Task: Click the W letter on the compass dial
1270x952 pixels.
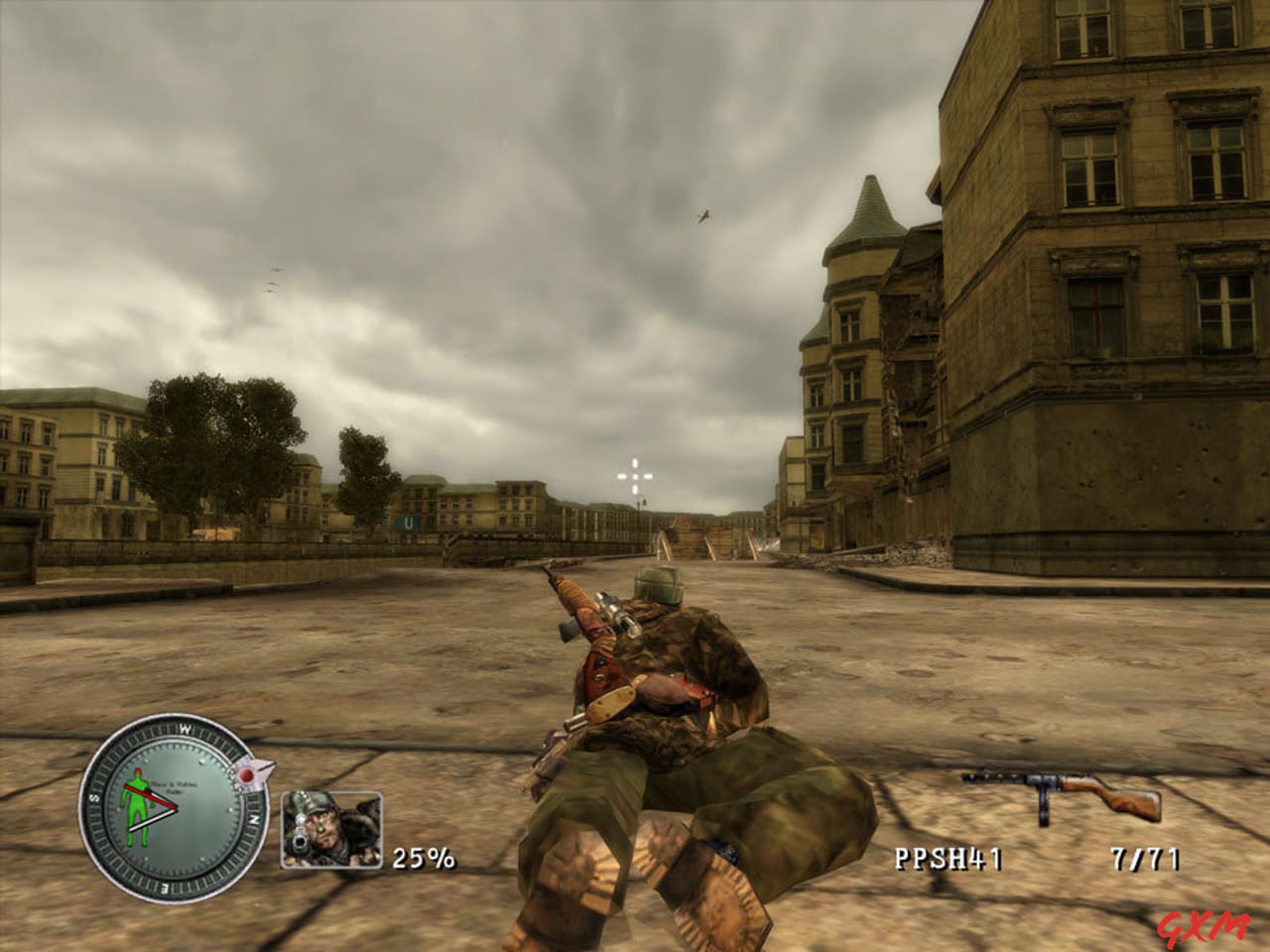Action: click(185, 730)
